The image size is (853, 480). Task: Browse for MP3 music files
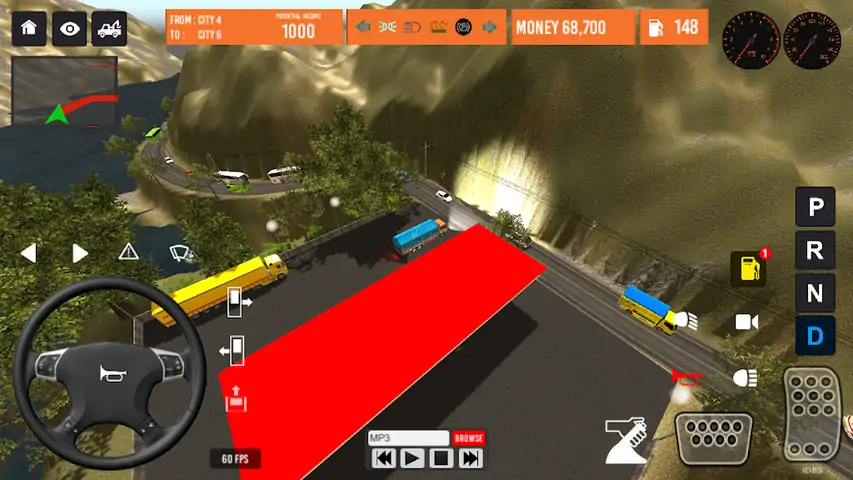469,438
